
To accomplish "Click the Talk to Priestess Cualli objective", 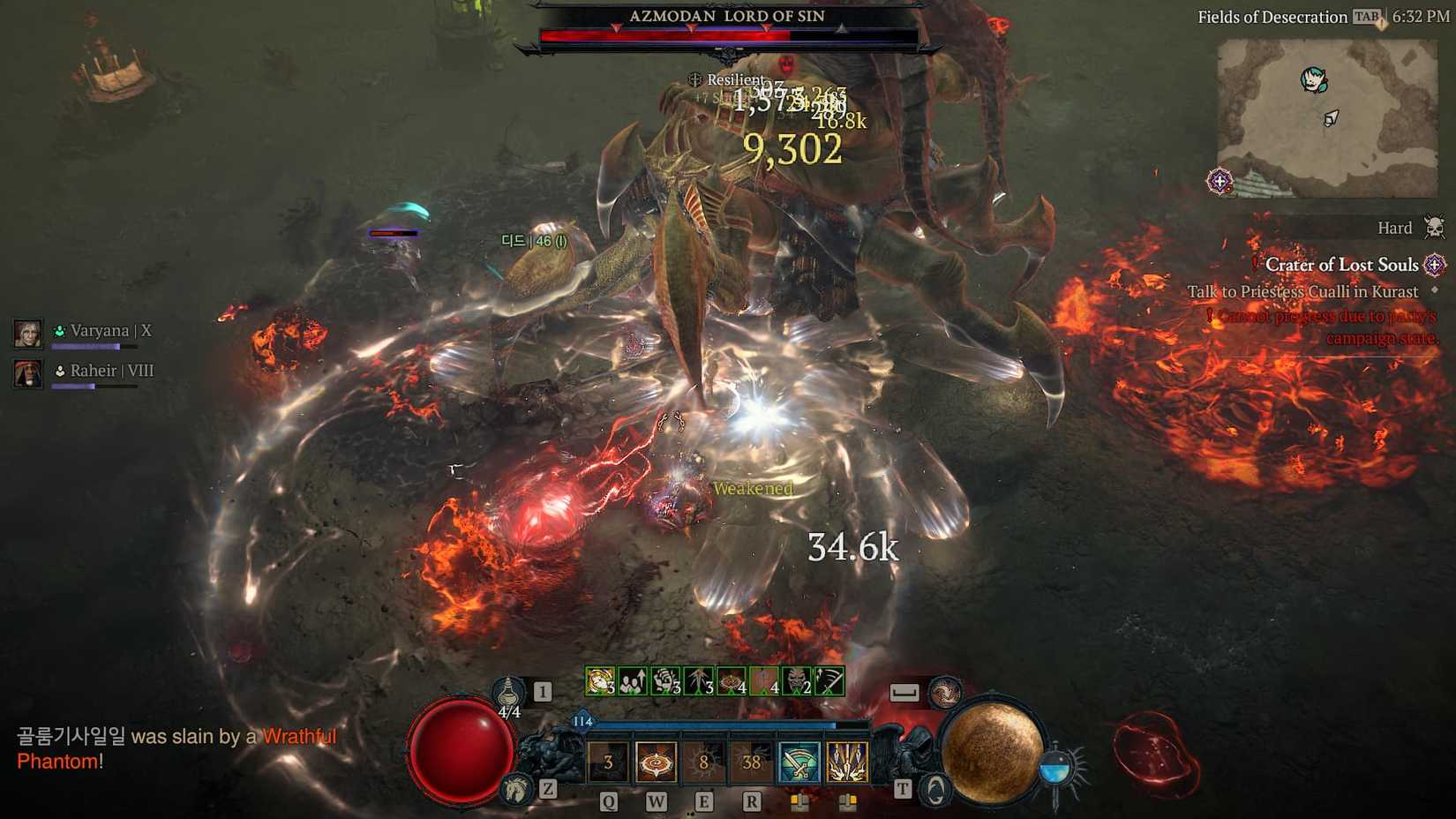I will (x=1304, y=291).
